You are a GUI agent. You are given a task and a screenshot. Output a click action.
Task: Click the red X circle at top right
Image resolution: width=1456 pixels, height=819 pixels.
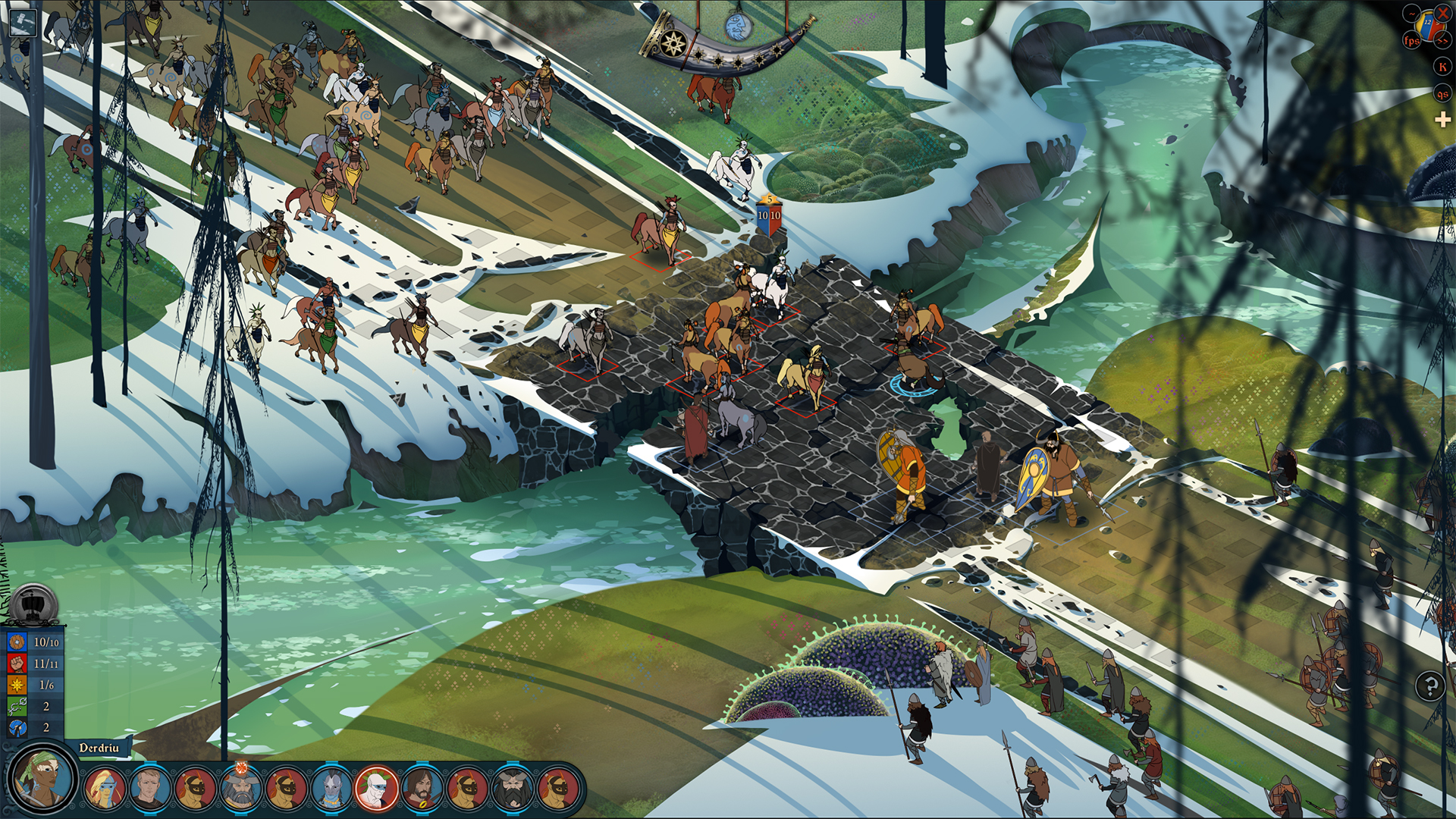(x=1443, y=14)
